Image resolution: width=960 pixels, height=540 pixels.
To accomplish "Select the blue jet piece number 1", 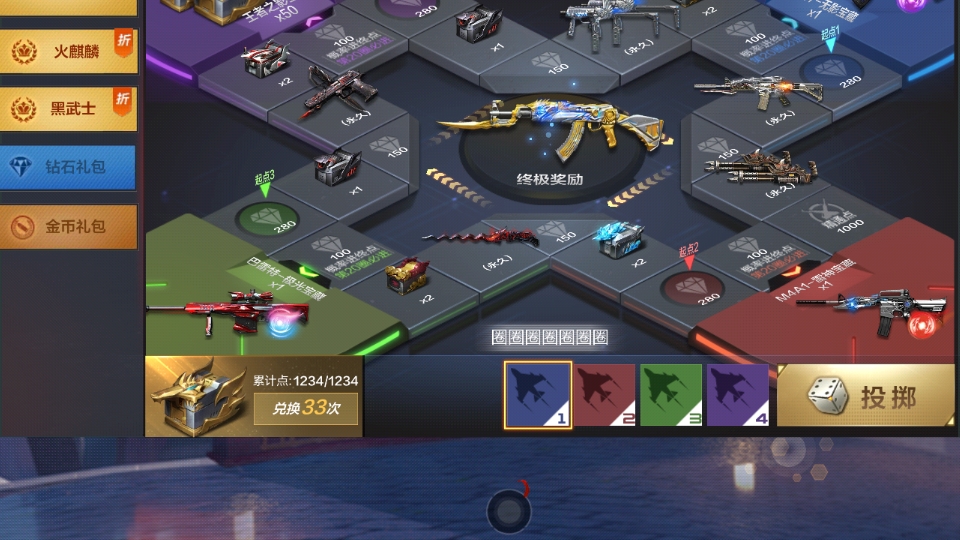I will (x=538, y=395).
